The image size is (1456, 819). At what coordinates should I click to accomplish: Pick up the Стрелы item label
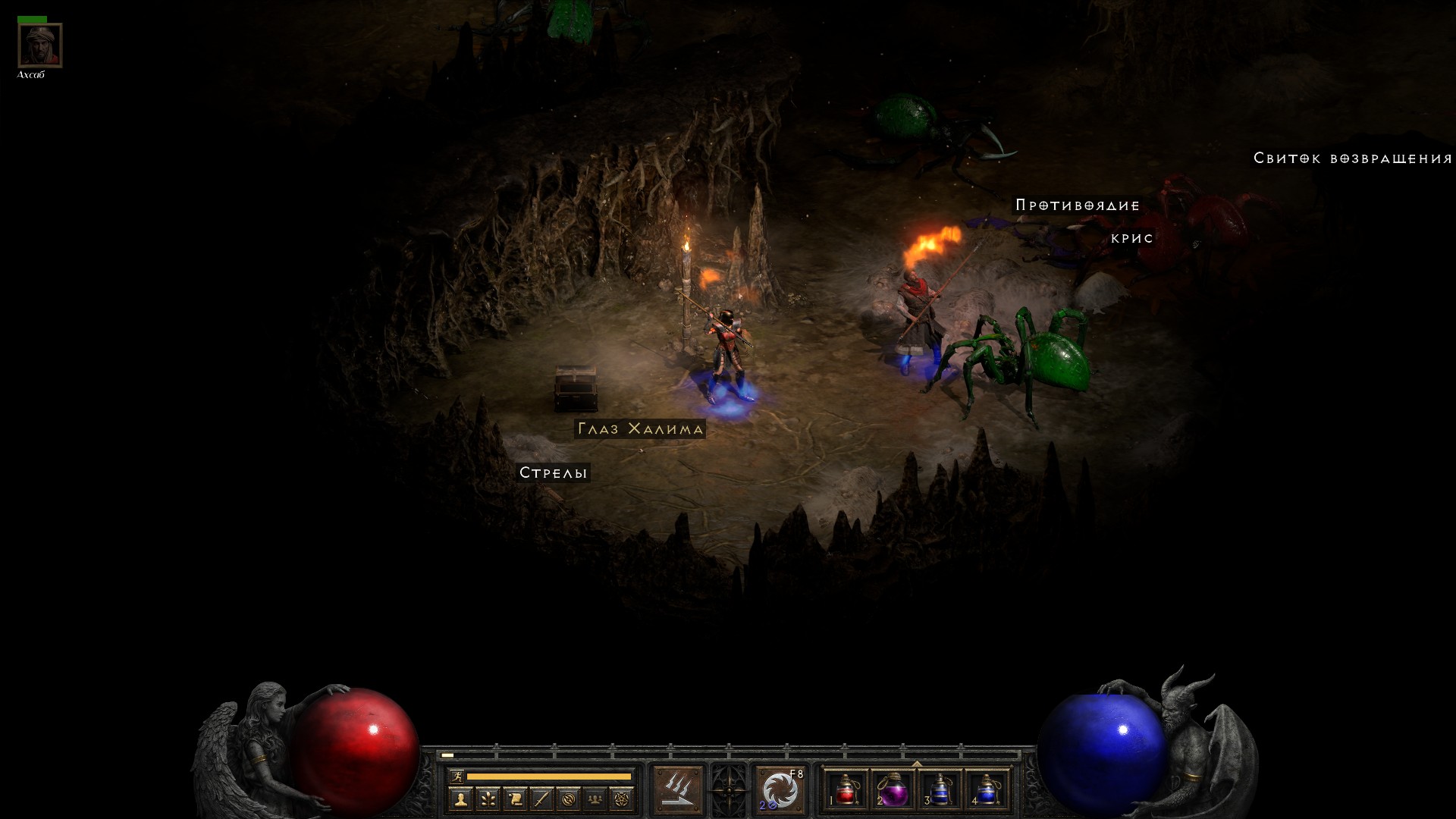tap(554, 473)
